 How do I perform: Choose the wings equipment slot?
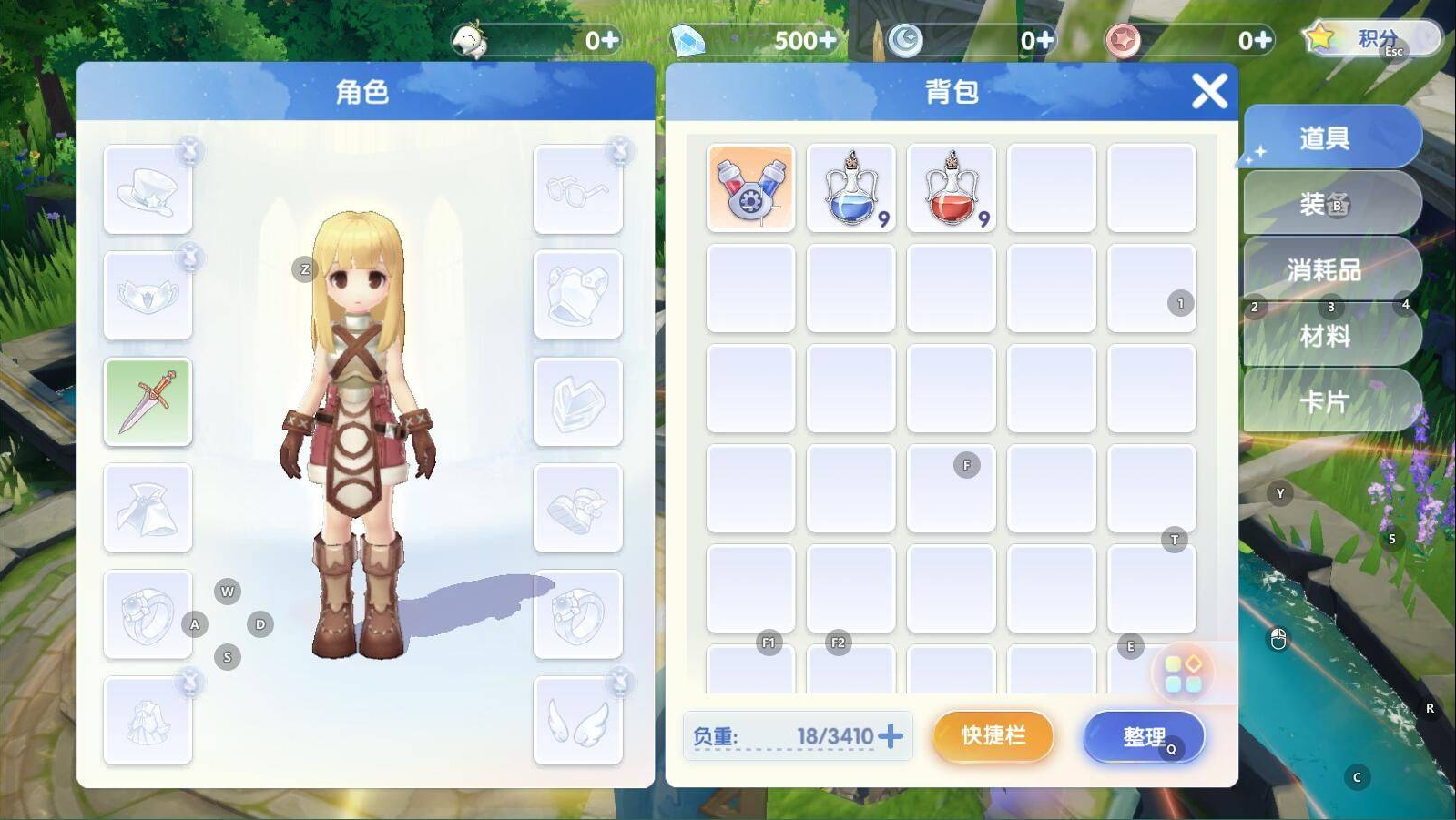point(577,721)
